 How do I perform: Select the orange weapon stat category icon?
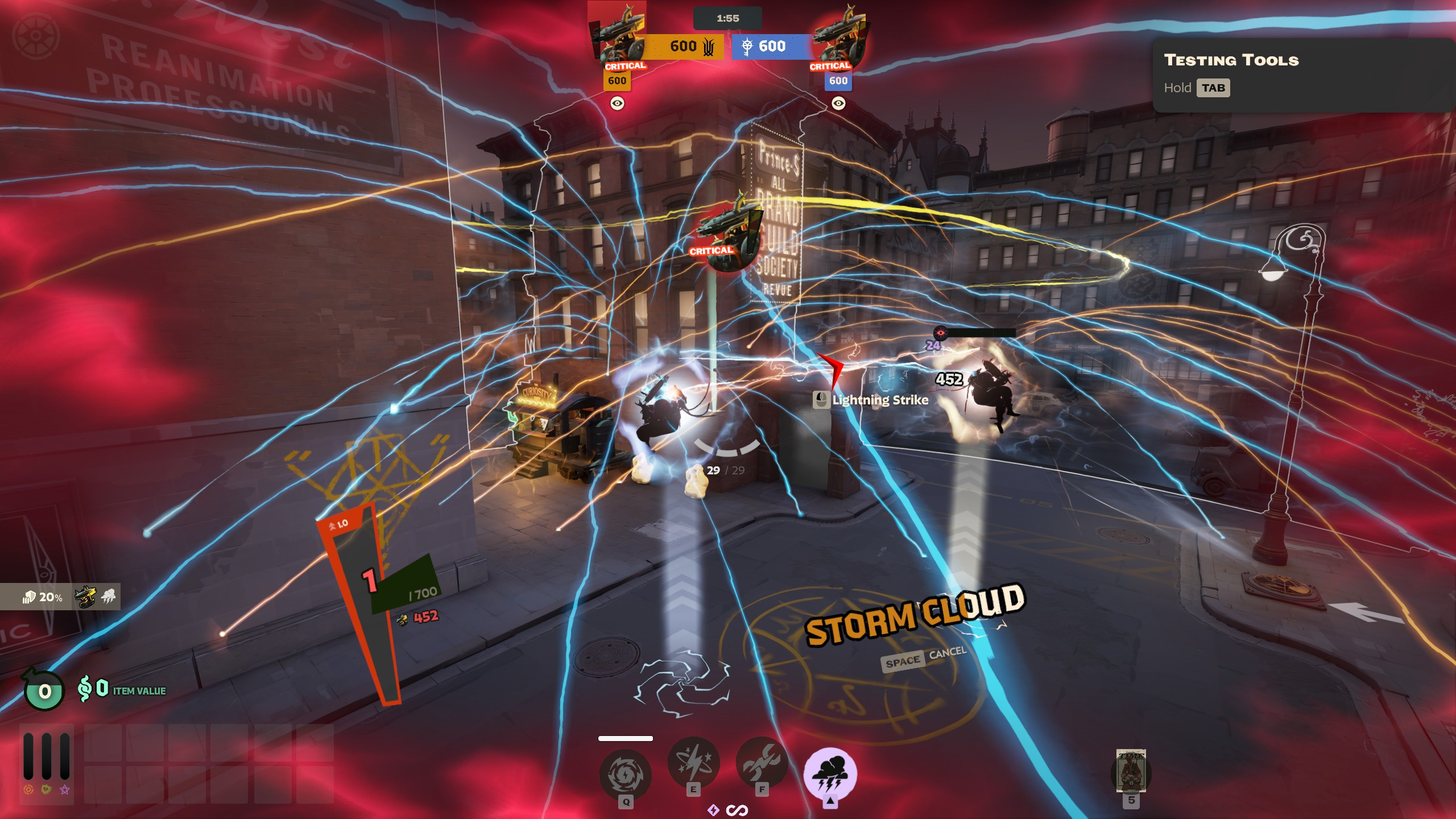[x=28, y=789]
